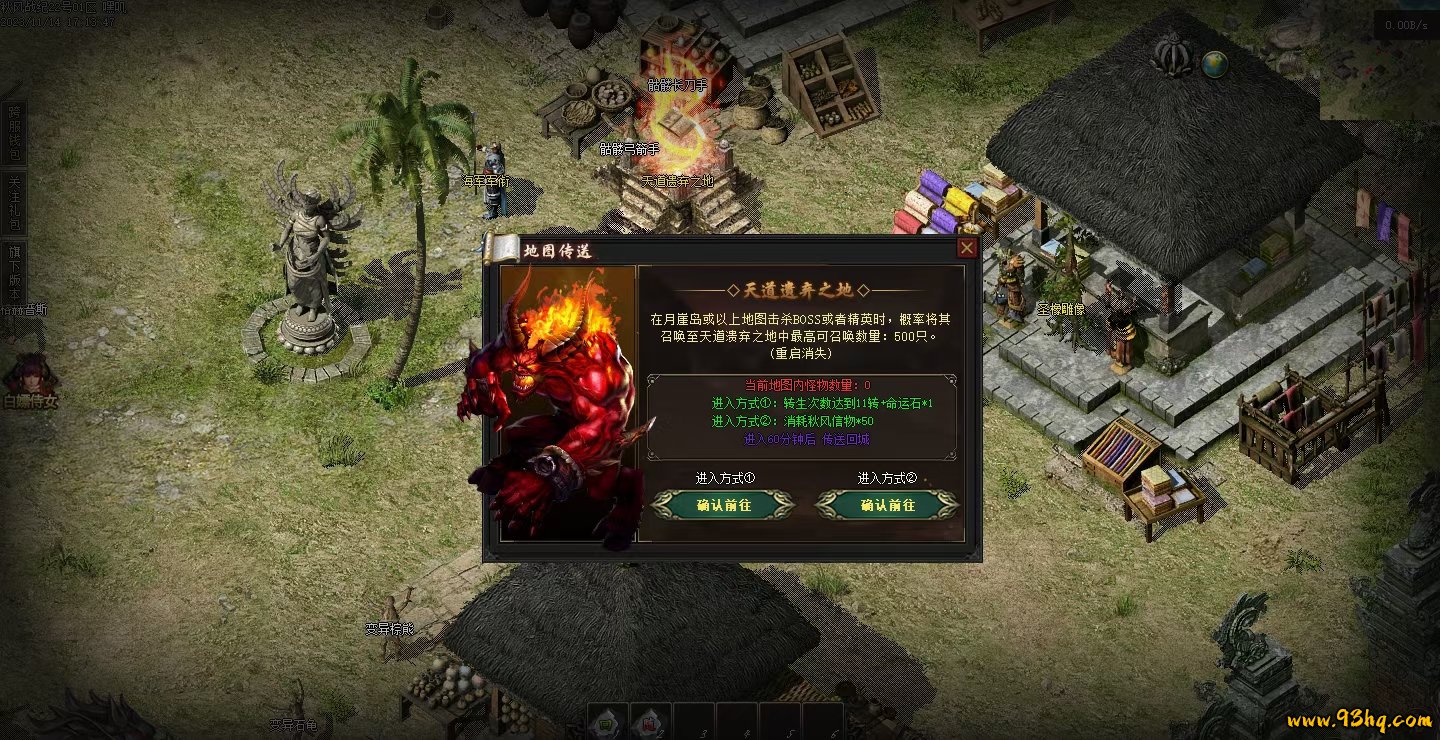Use the green potion in hotbar slot 1

(x=607, y=720)
